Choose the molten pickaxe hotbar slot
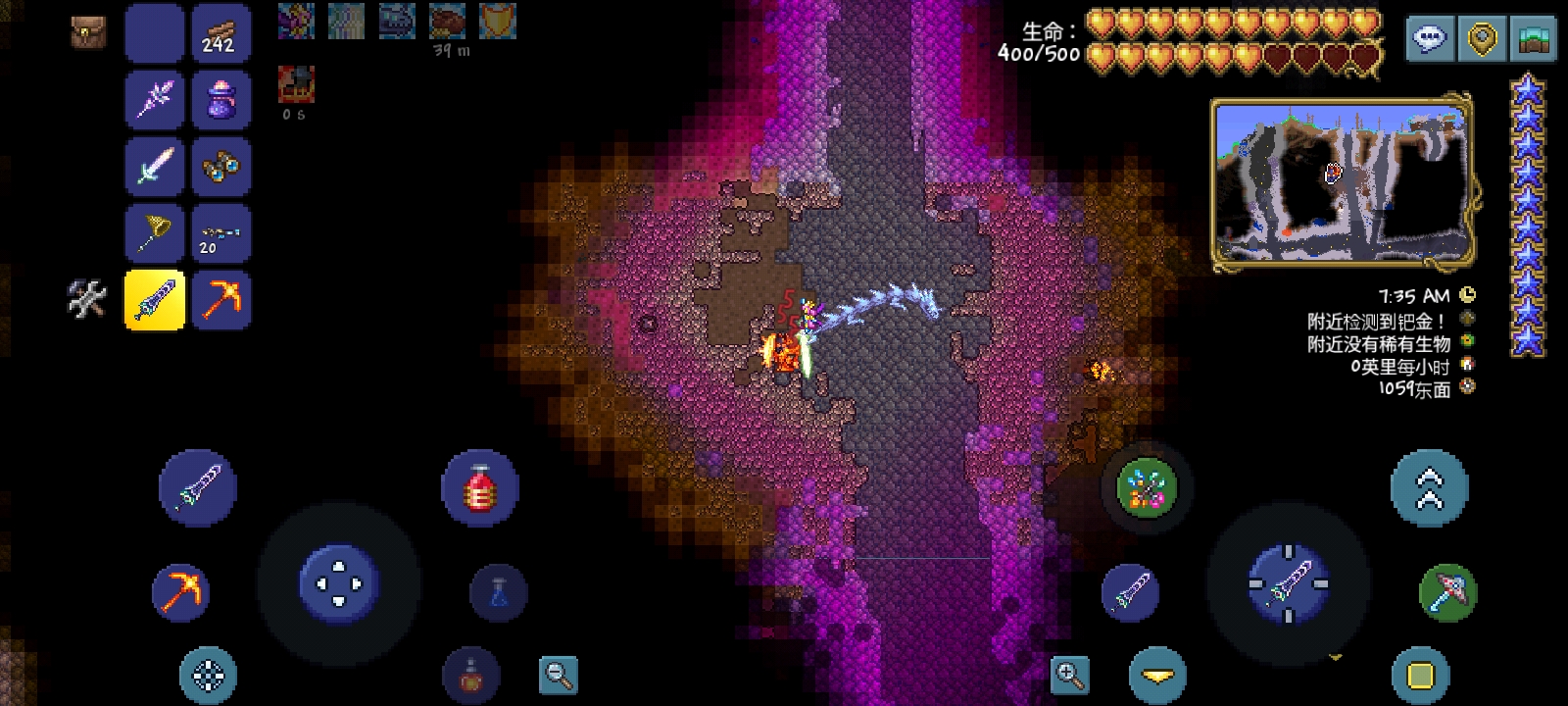Screen dimensions: 1568x706 point(220,300)
